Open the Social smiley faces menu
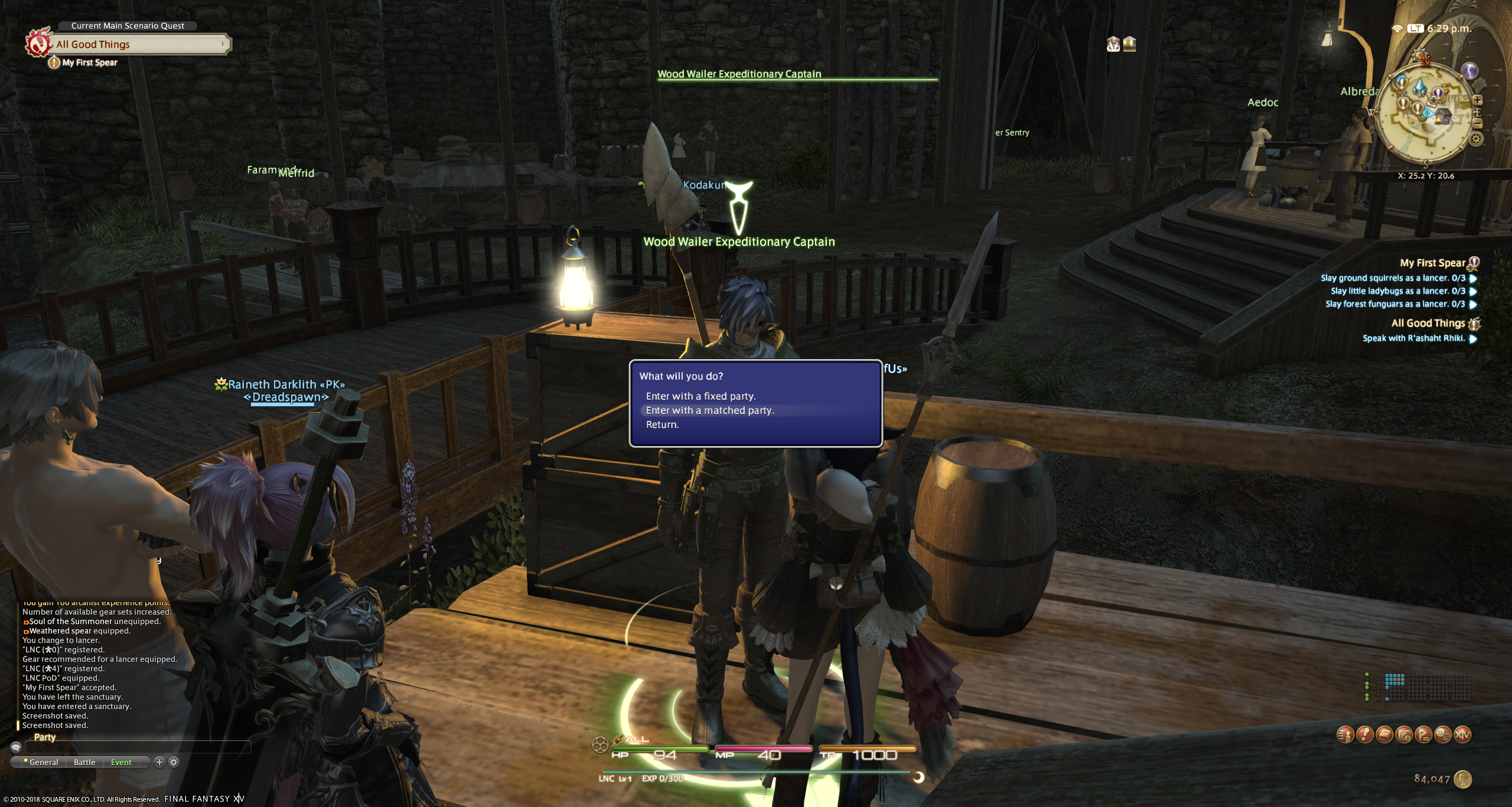1512x807 pixels. coord(1443,735)
